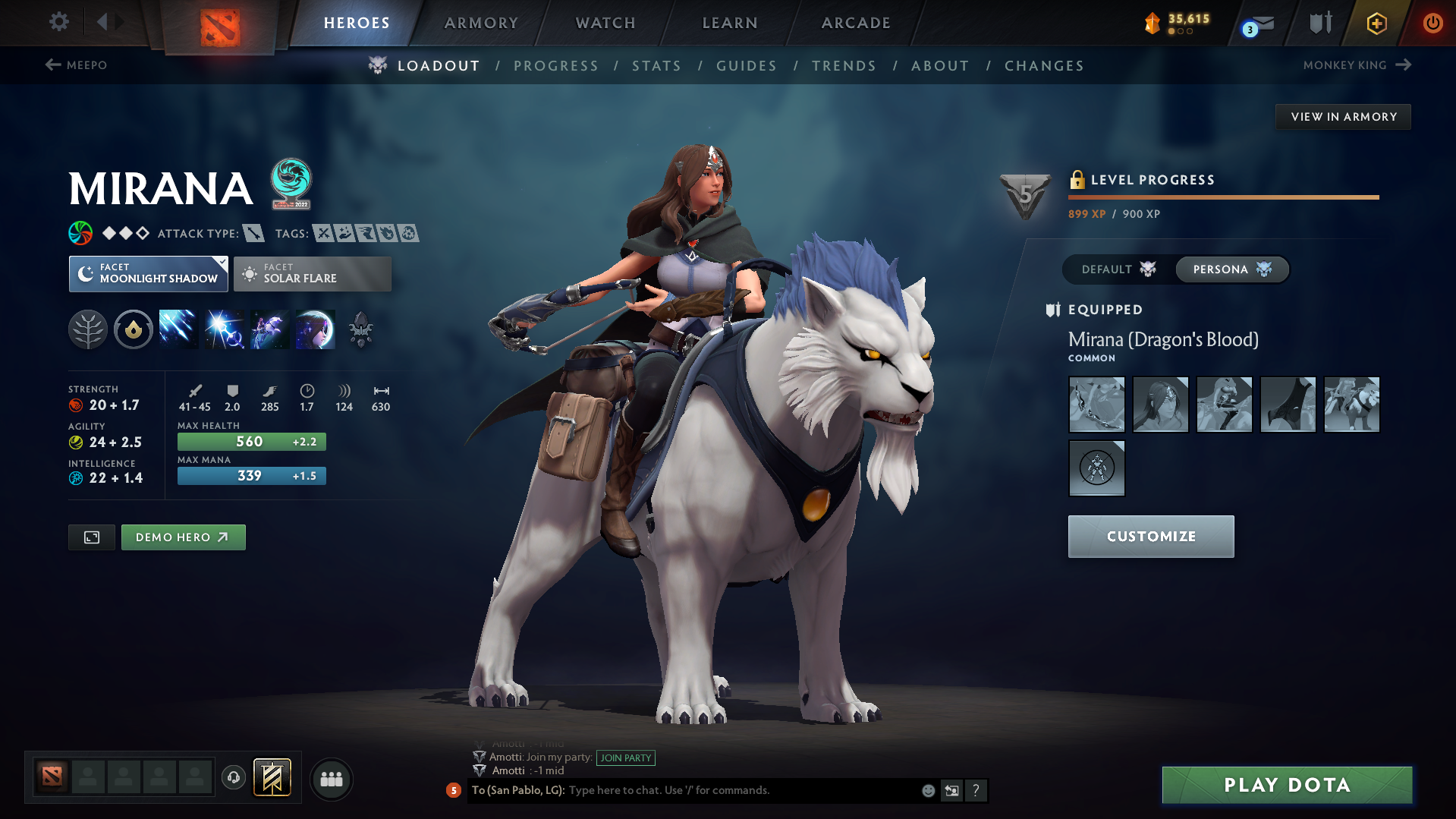Click the mail envelope notification icon
This screenshot has height=819, width=1456.
point(1253,23)
